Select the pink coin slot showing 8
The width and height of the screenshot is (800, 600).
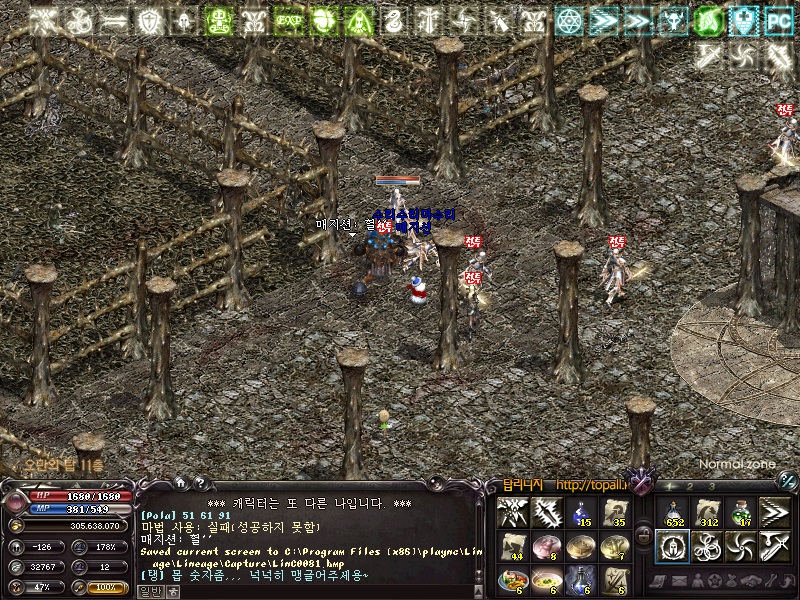click(x=546, y=547)
